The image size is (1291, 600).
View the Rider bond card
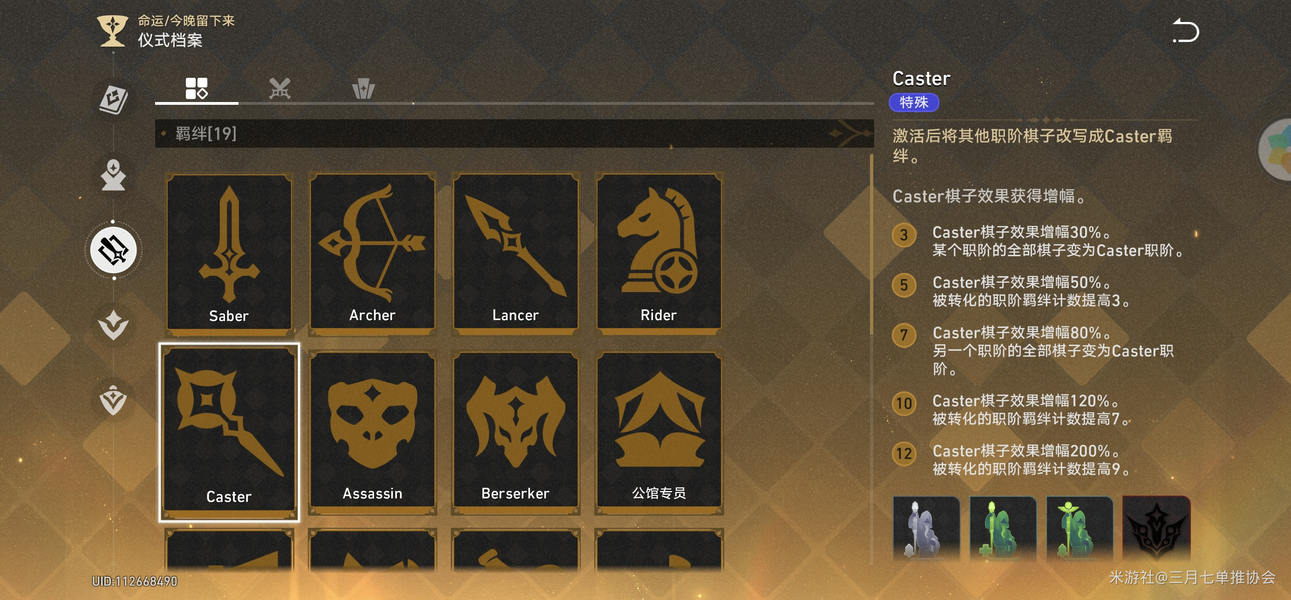(659, 252)
